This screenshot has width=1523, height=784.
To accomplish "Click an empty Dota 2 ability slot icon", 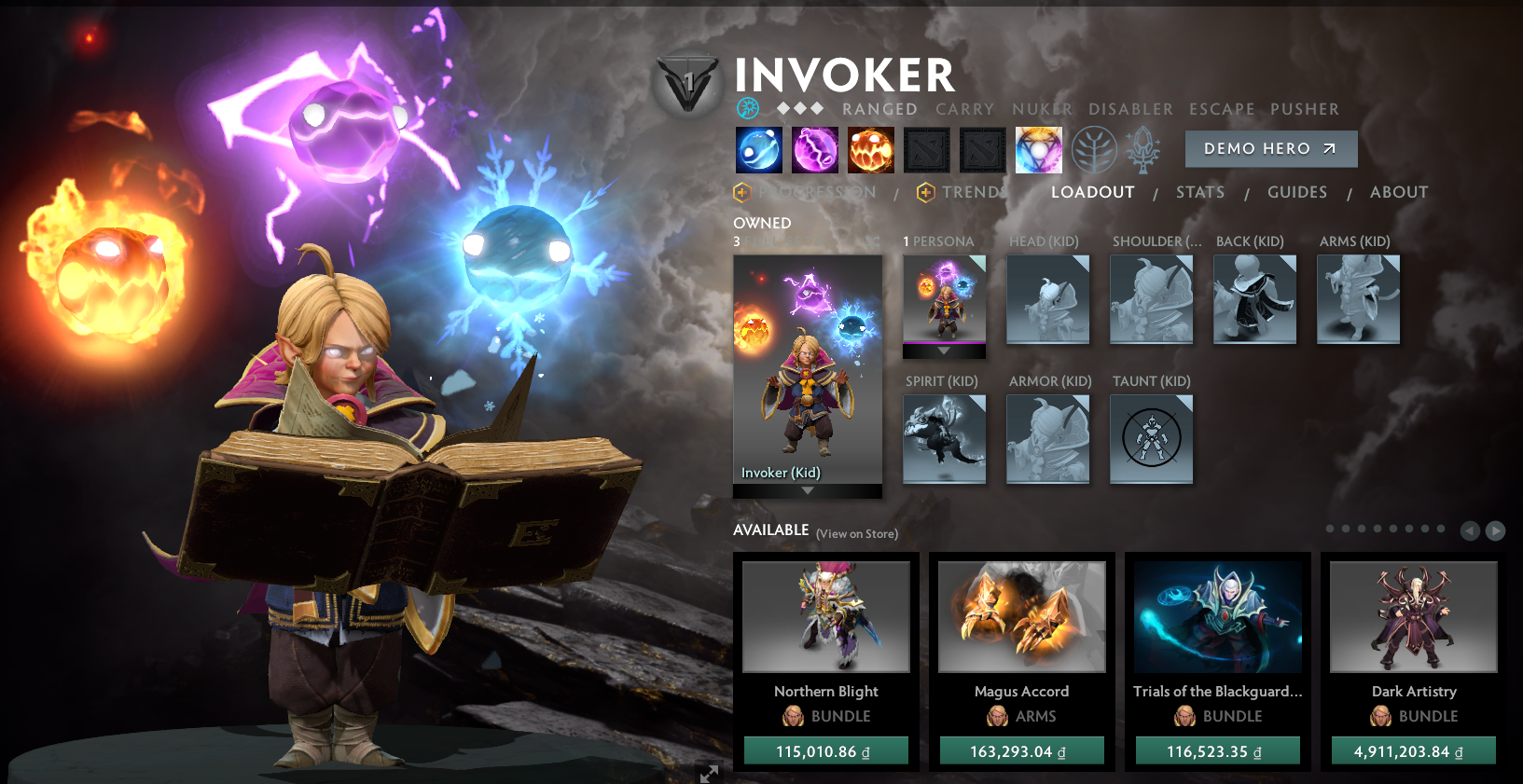I will [927, 149].
